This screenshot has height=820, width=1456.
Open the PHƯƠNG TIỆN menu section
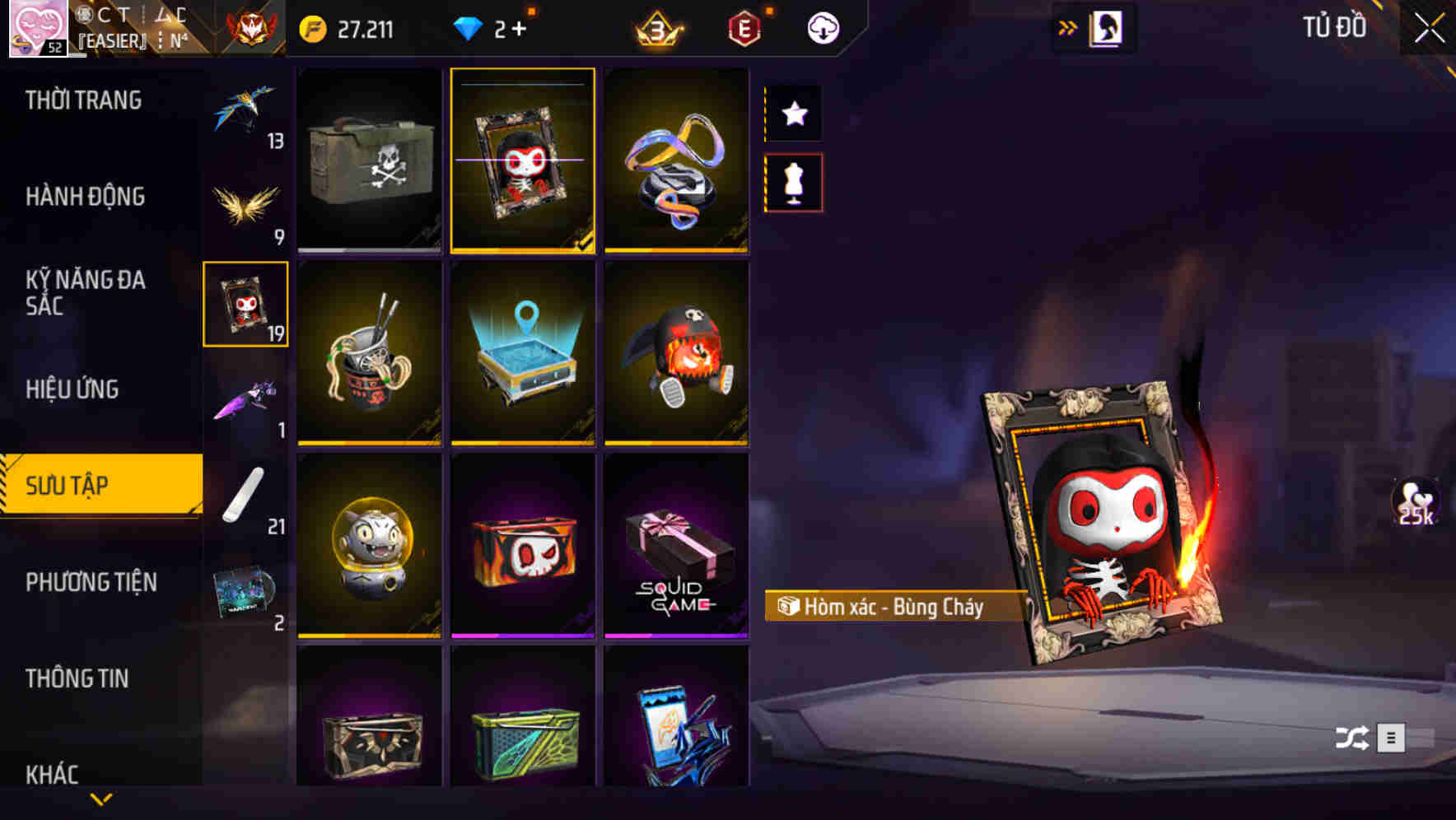tap(91, 582)
